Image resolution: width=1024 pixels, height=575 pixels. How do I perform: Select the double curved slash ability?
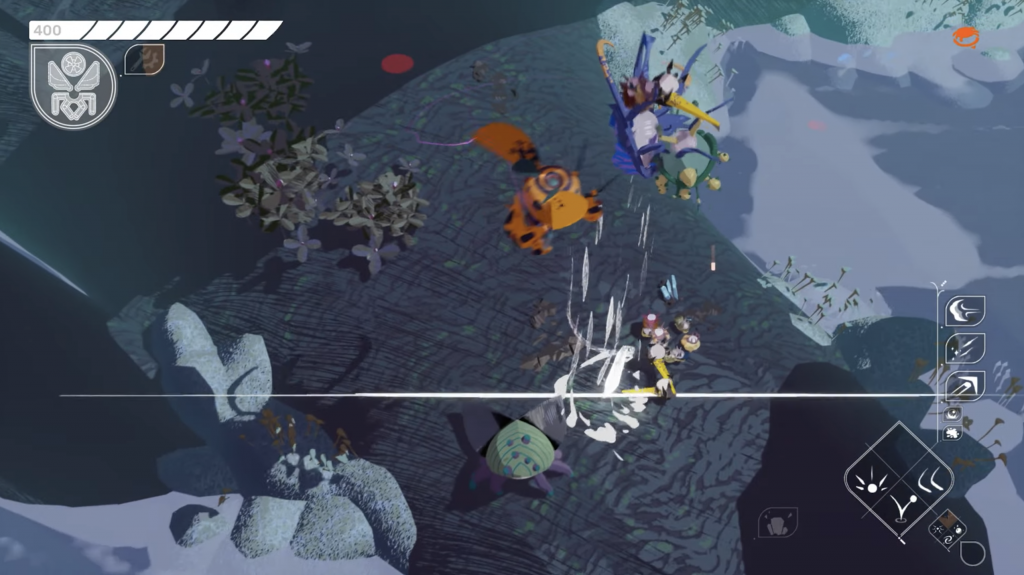click(930, 479)
